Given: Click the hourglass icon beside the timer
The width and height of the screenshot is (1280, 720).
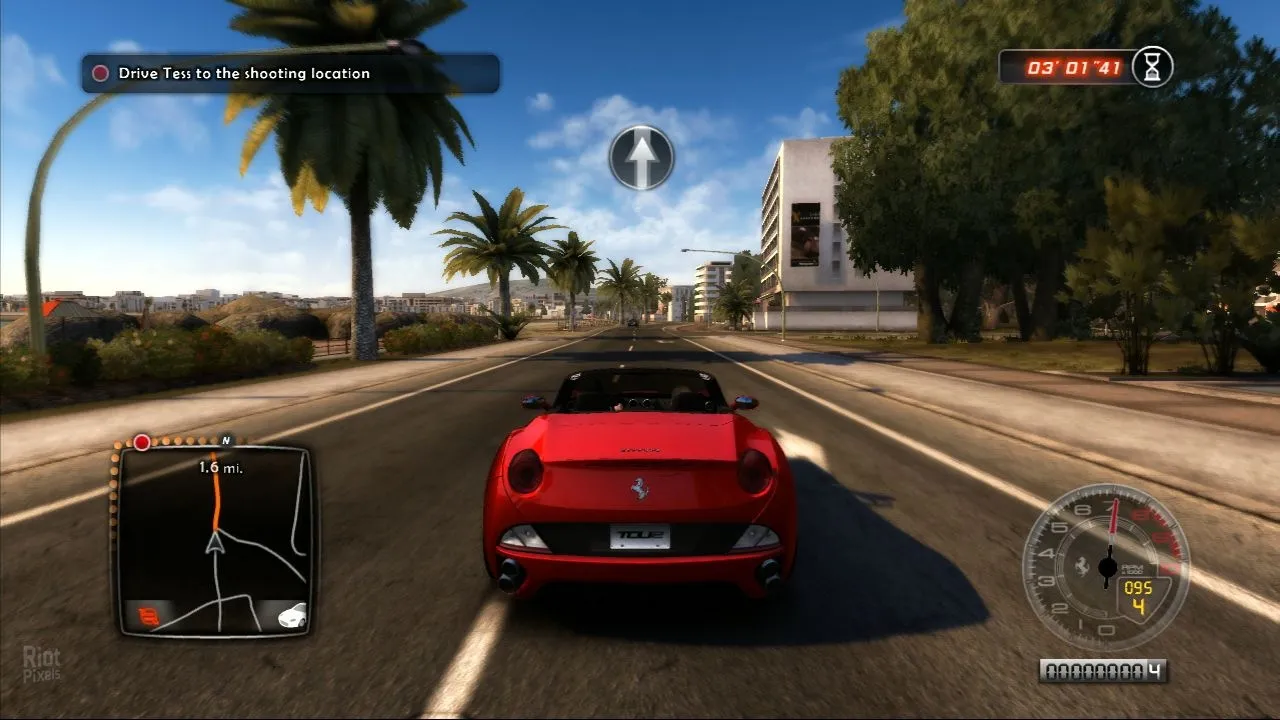Looking at the screenshot, I should click(1153, 67).
